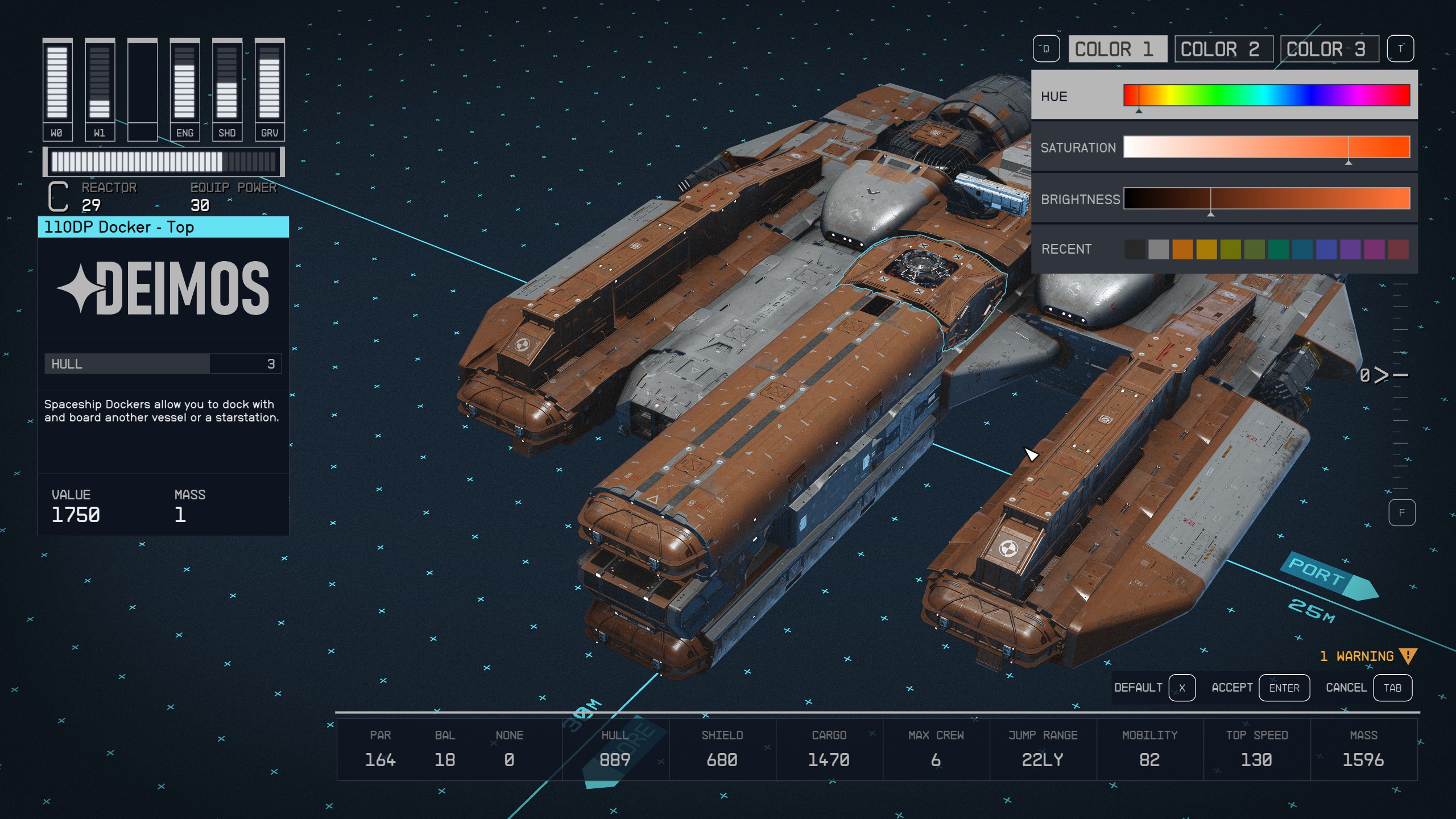Choose the light gray recent swatch

tap(1159, 249)
